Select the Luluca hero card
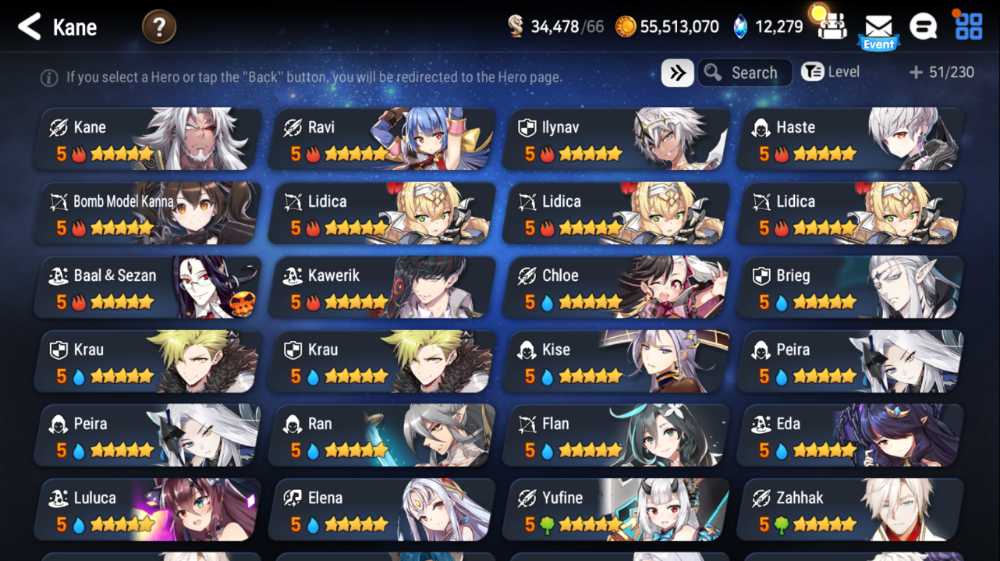This screenshot has width=1000, height=561. [149, 510]
